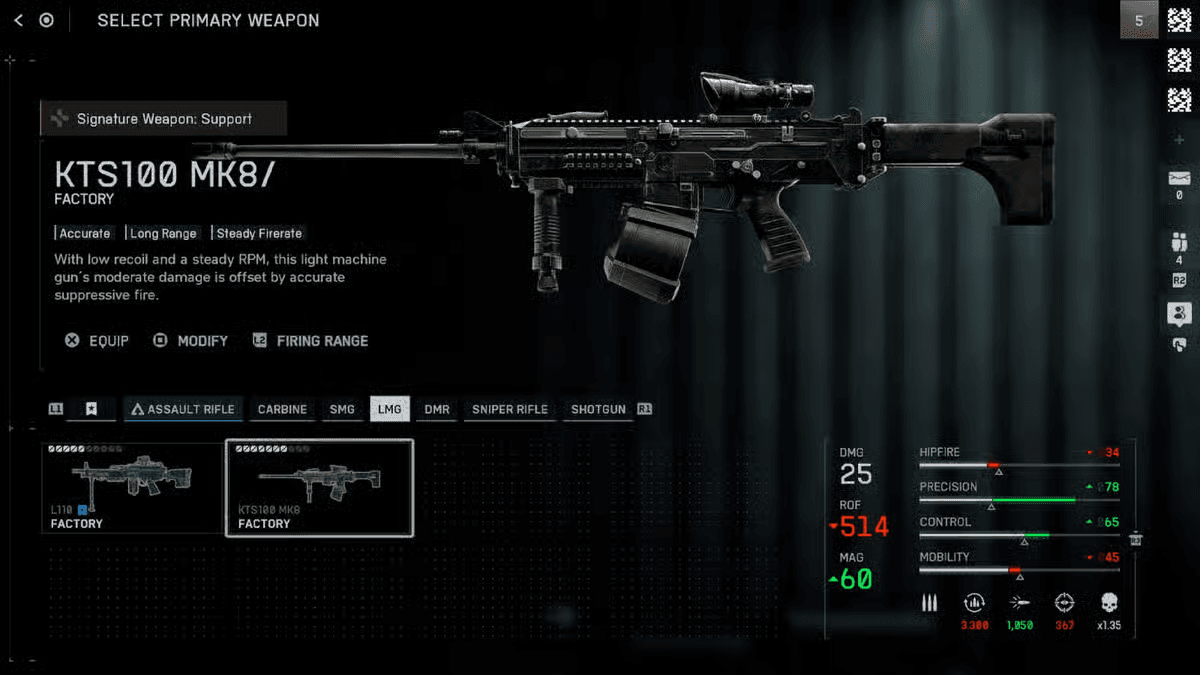Viewport: 1200px width, 675px height.
Task: Select the LMG weapon tab
Action: pos(389,409)
